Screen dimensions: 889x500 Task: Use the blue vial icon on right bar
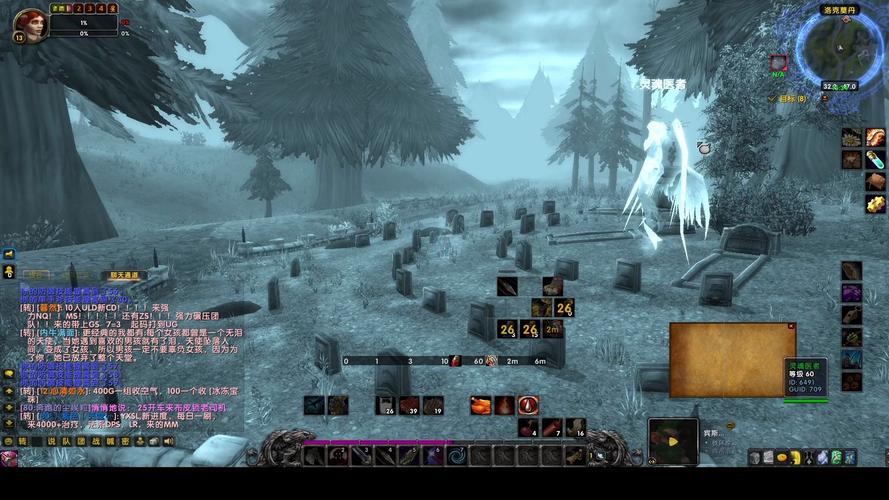pyautogui.click(x=875, y=159)
